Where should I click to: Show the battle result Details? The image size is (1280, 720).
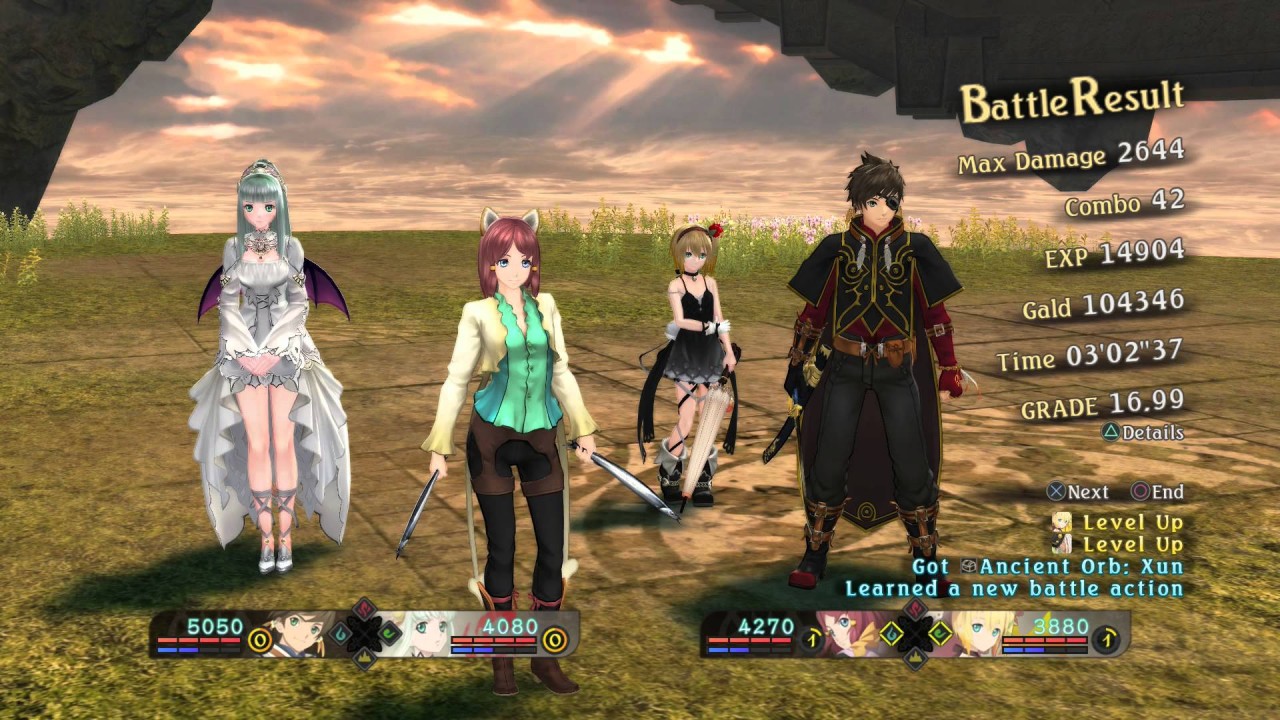[1143, 433]
